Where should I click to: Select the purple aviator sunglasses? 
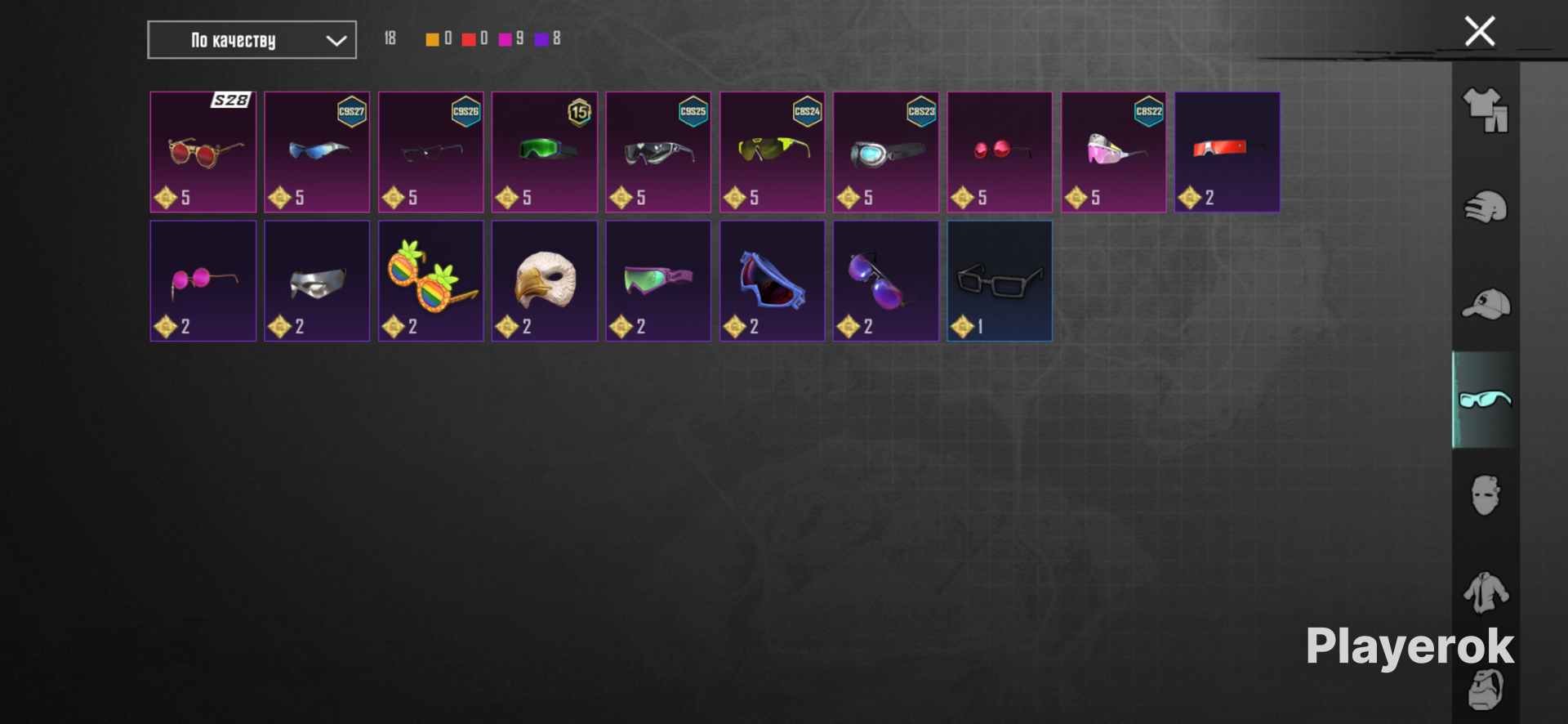tap(886, 281)
